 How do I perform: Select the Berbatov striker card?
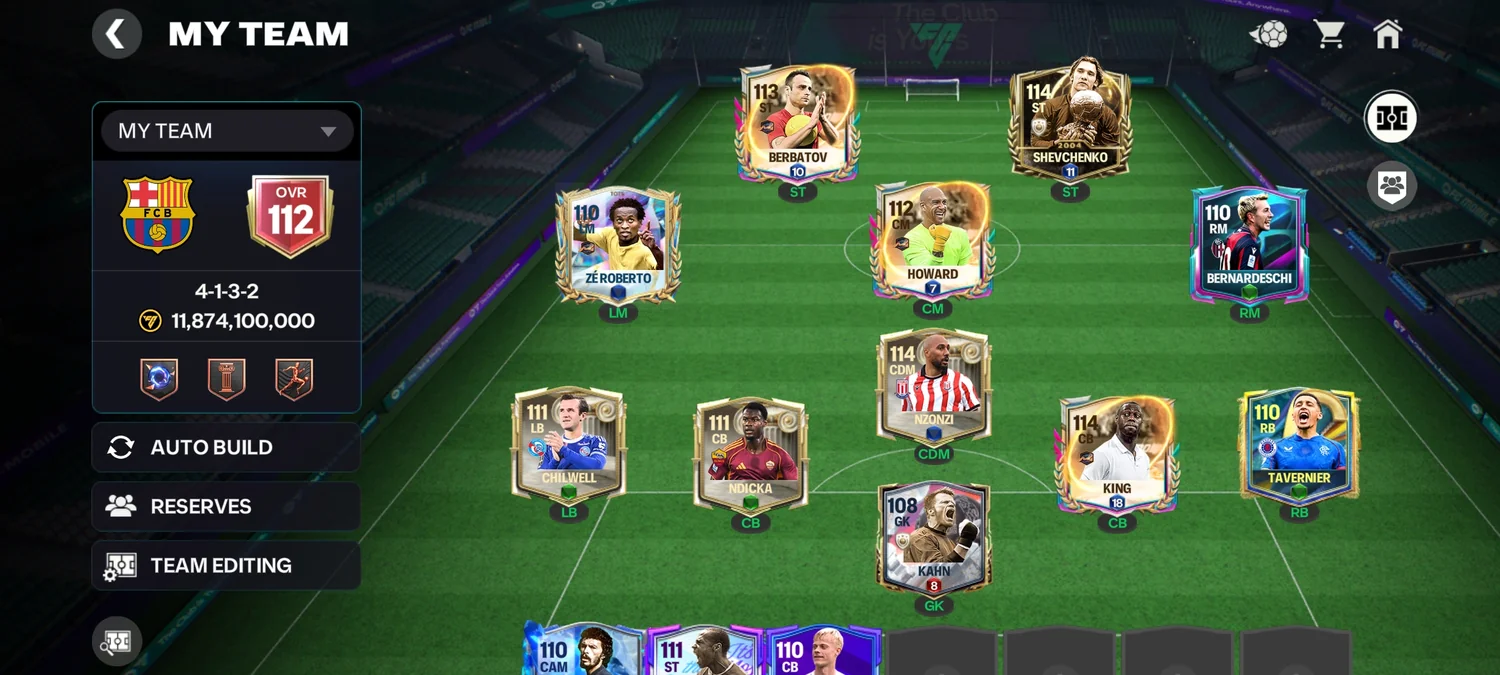point(797,122)
